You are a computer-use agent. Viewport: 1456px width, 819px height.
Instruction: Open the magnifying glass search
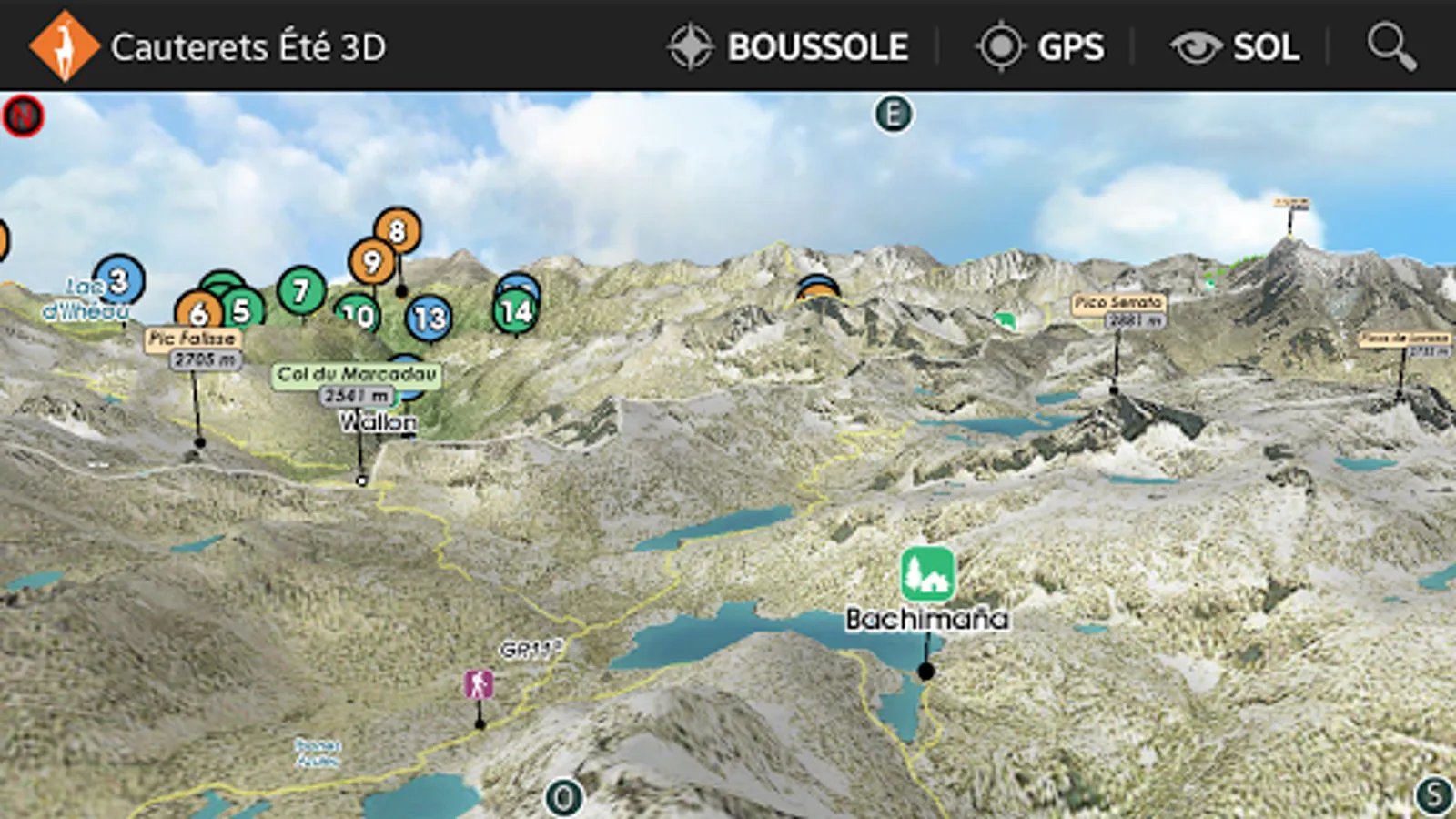1391,46
